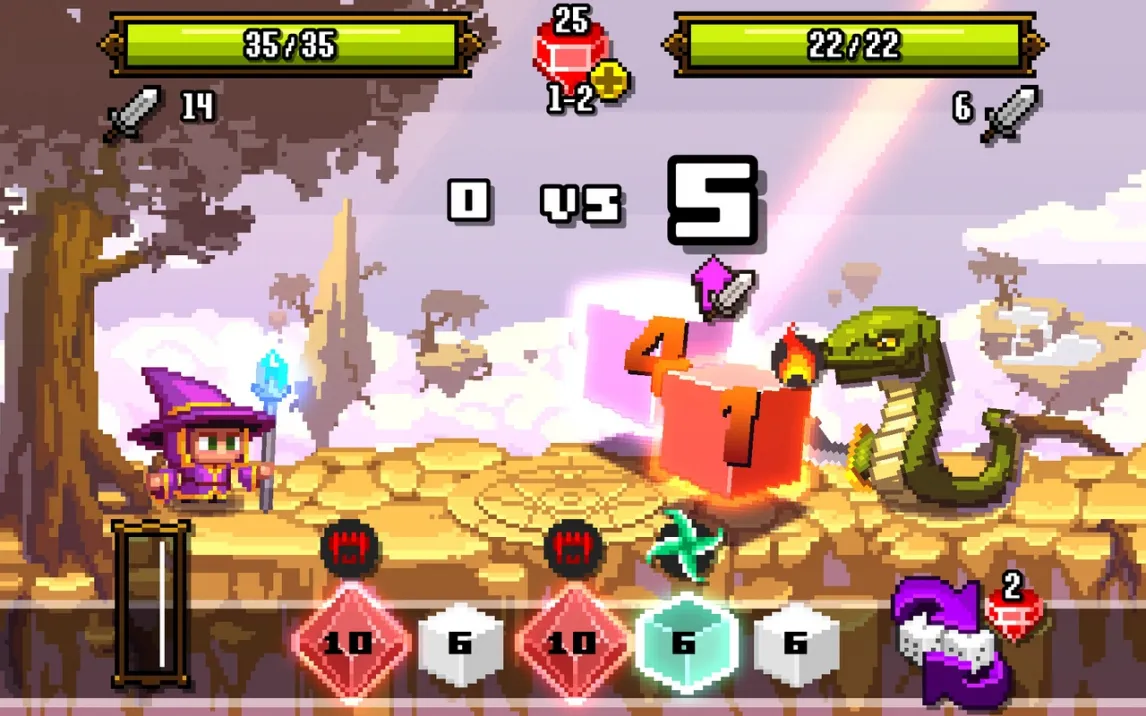Select the glowing teal 6 die
Screen dimensions: 1146x716
(684, 642)
